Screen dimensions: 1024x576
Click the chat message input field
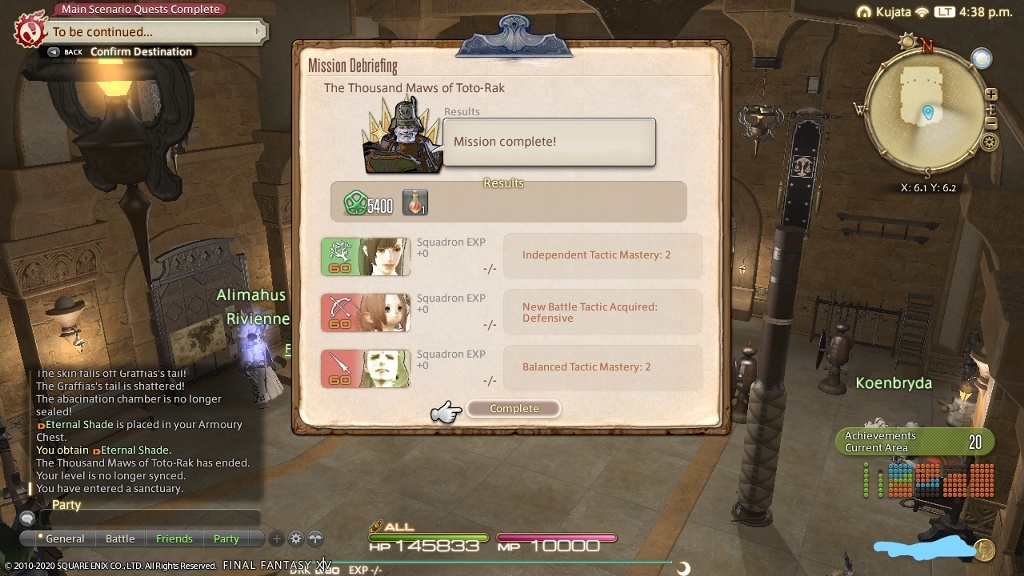point(148,518)
